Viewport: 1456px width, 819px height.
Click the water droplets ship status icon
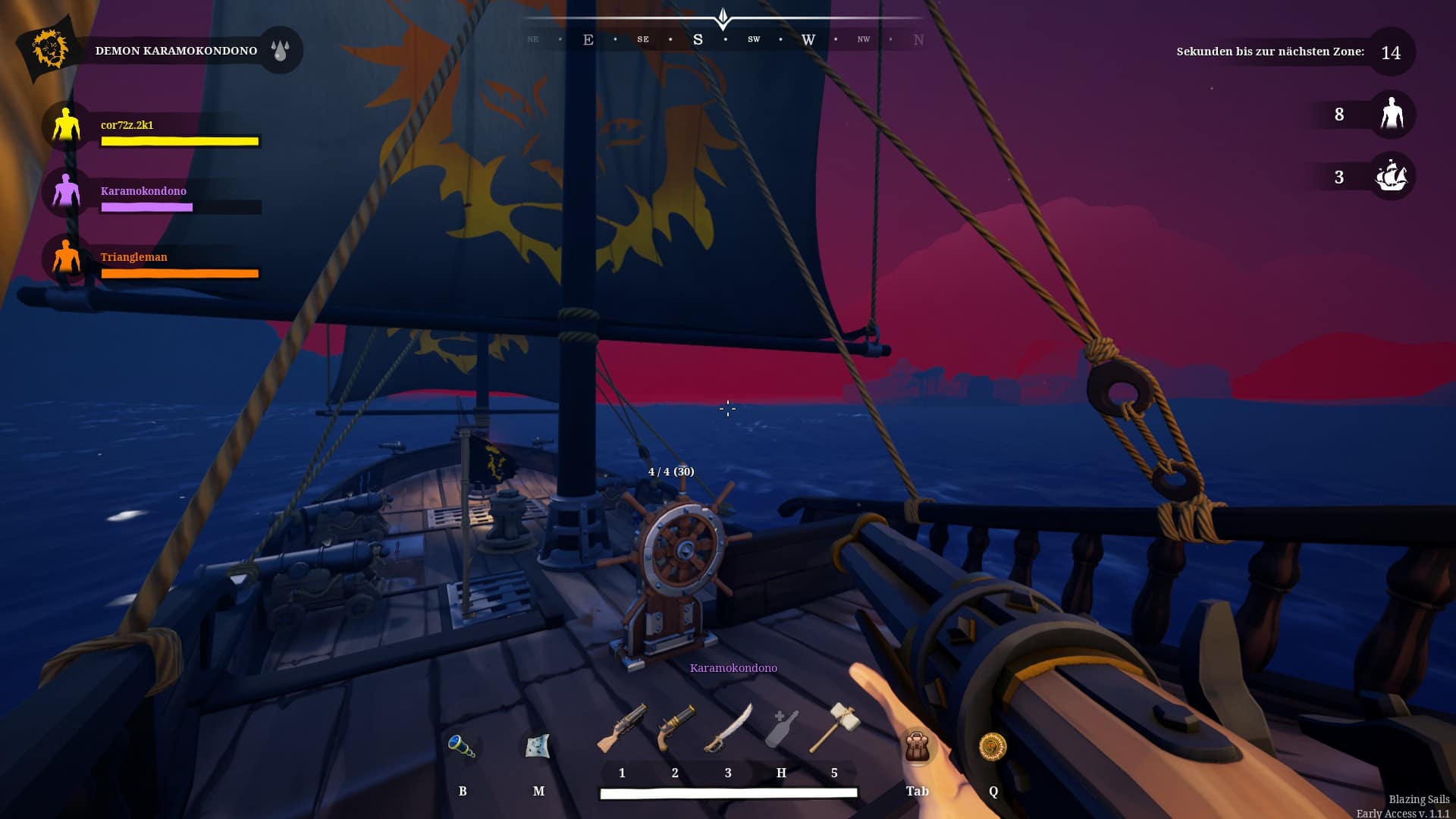(x=281, y=51)
